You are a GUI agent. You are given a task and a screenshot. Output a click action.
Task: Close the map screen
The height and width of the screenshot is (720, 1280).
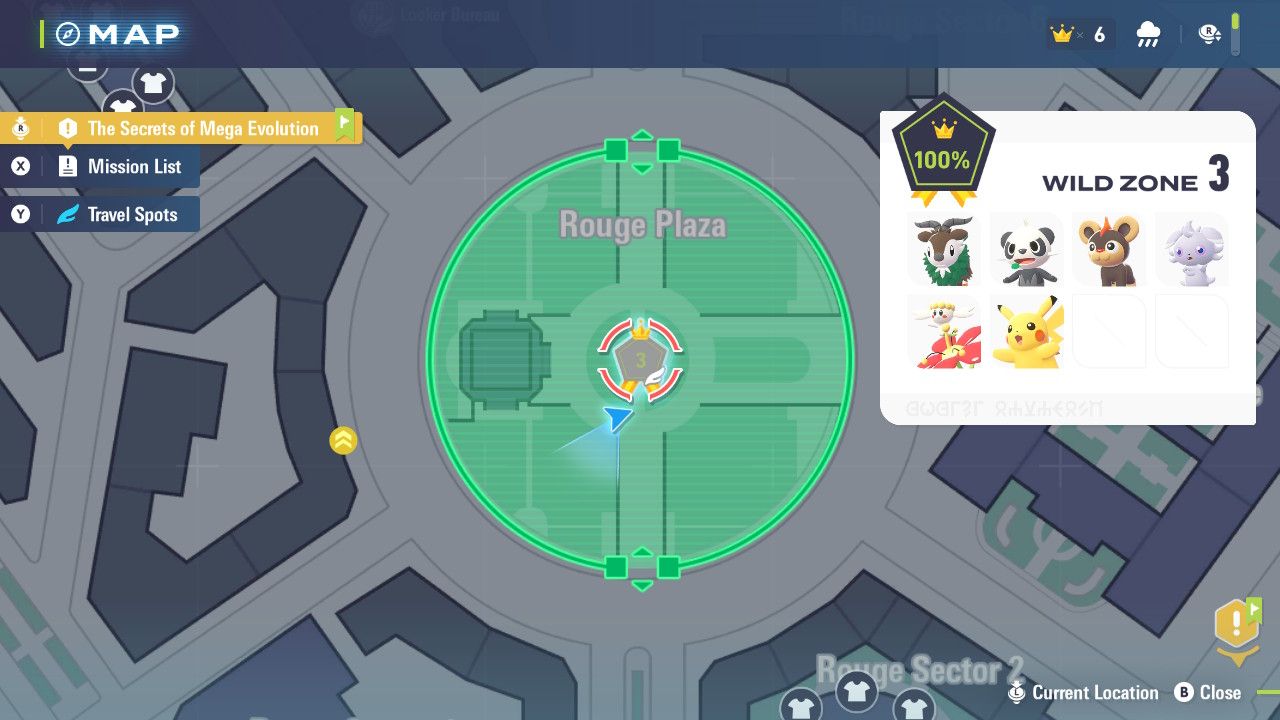point(1208,692)
